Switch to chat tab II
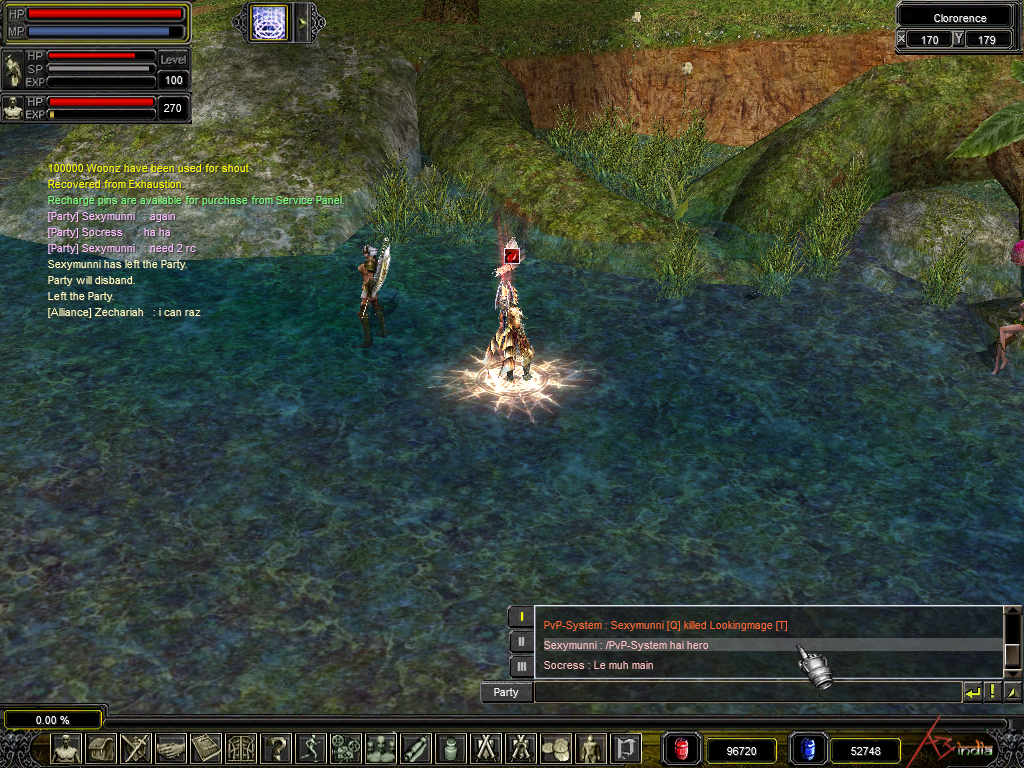Screen dimensions: 1024x768 520,641
